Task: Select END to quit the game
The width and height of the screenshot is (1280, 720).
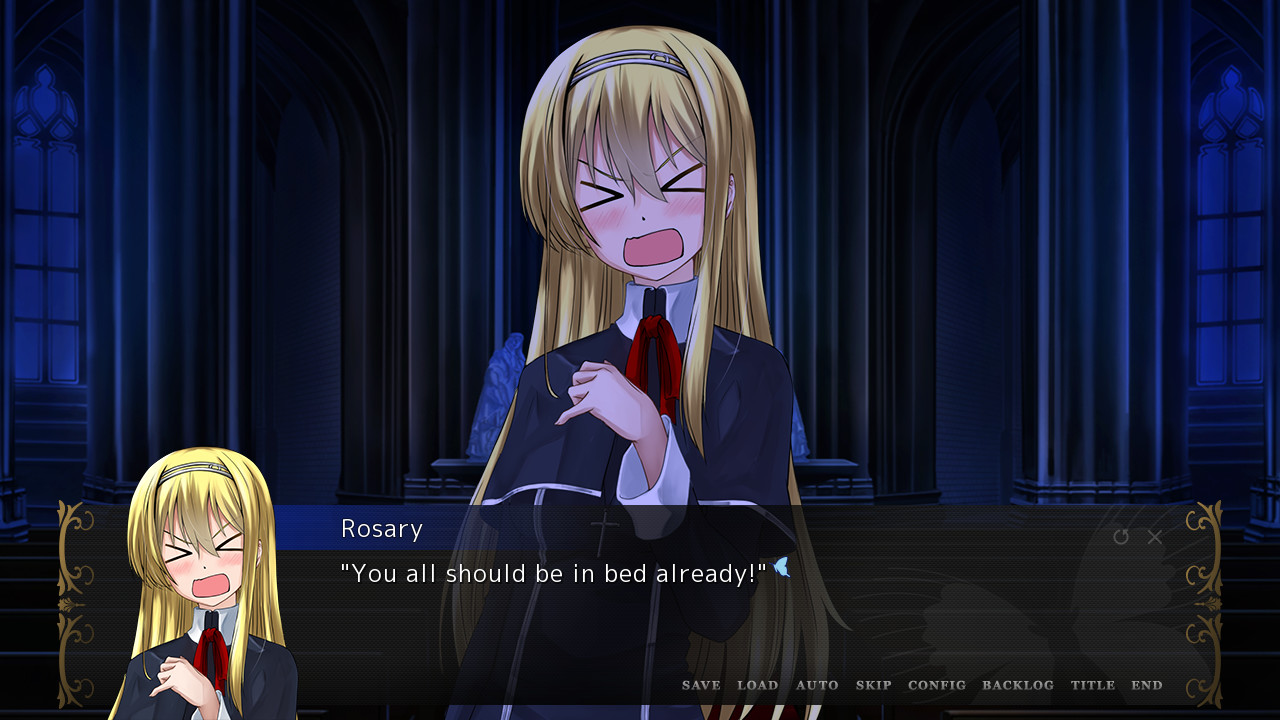Action: click(1147, 685)
